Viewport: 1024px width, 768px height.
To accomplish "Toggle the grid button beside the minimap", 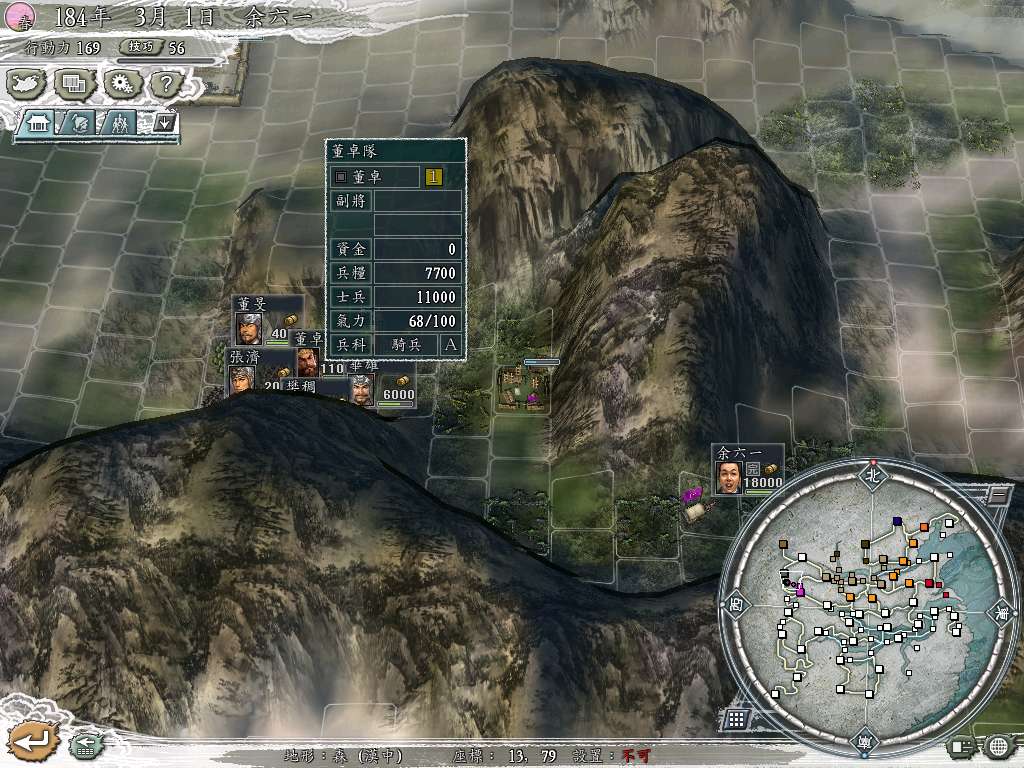I will [x=735, y=718].
